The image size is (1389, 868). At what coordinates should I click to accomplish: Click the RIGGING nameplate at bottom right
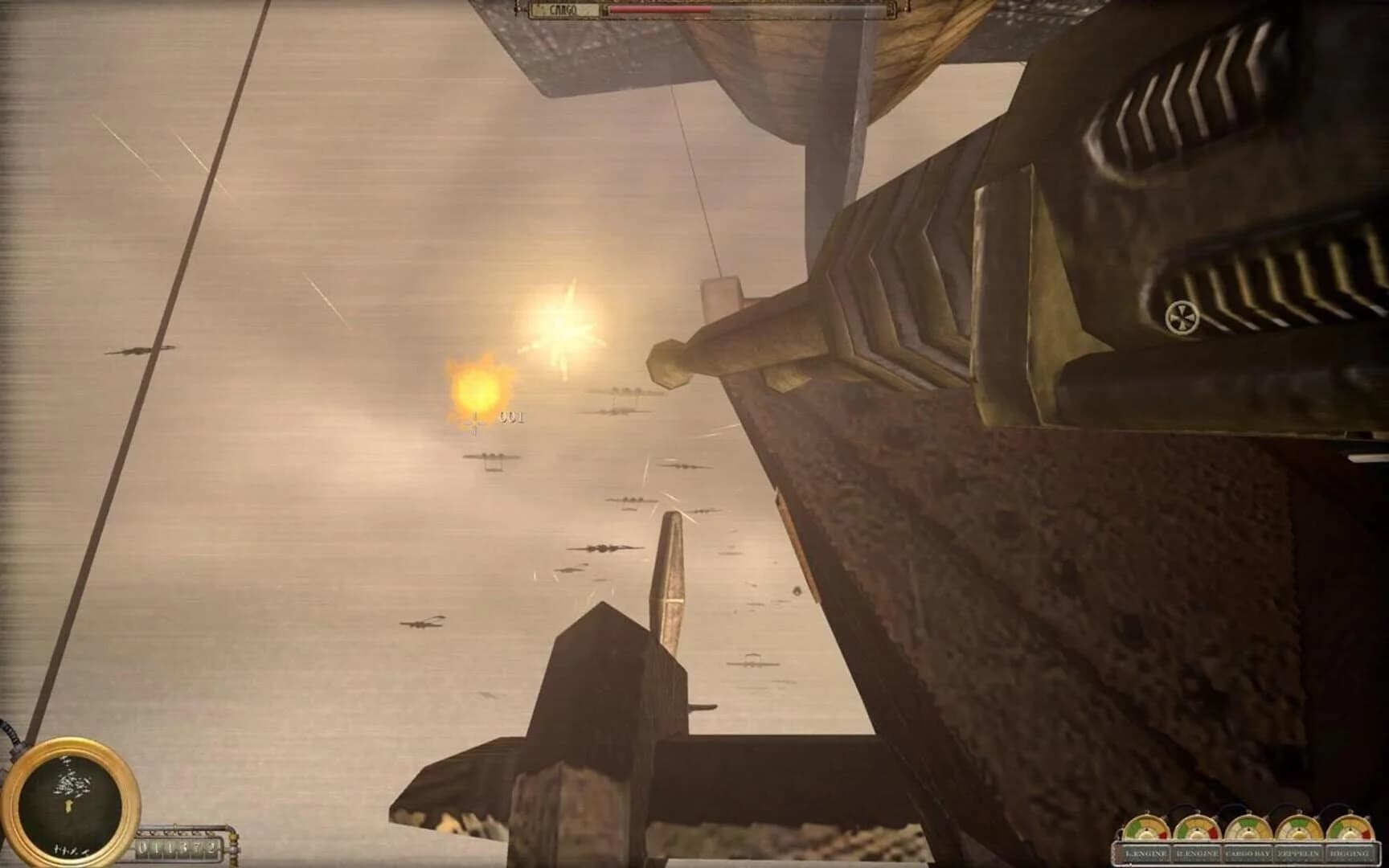point(1351,853)
